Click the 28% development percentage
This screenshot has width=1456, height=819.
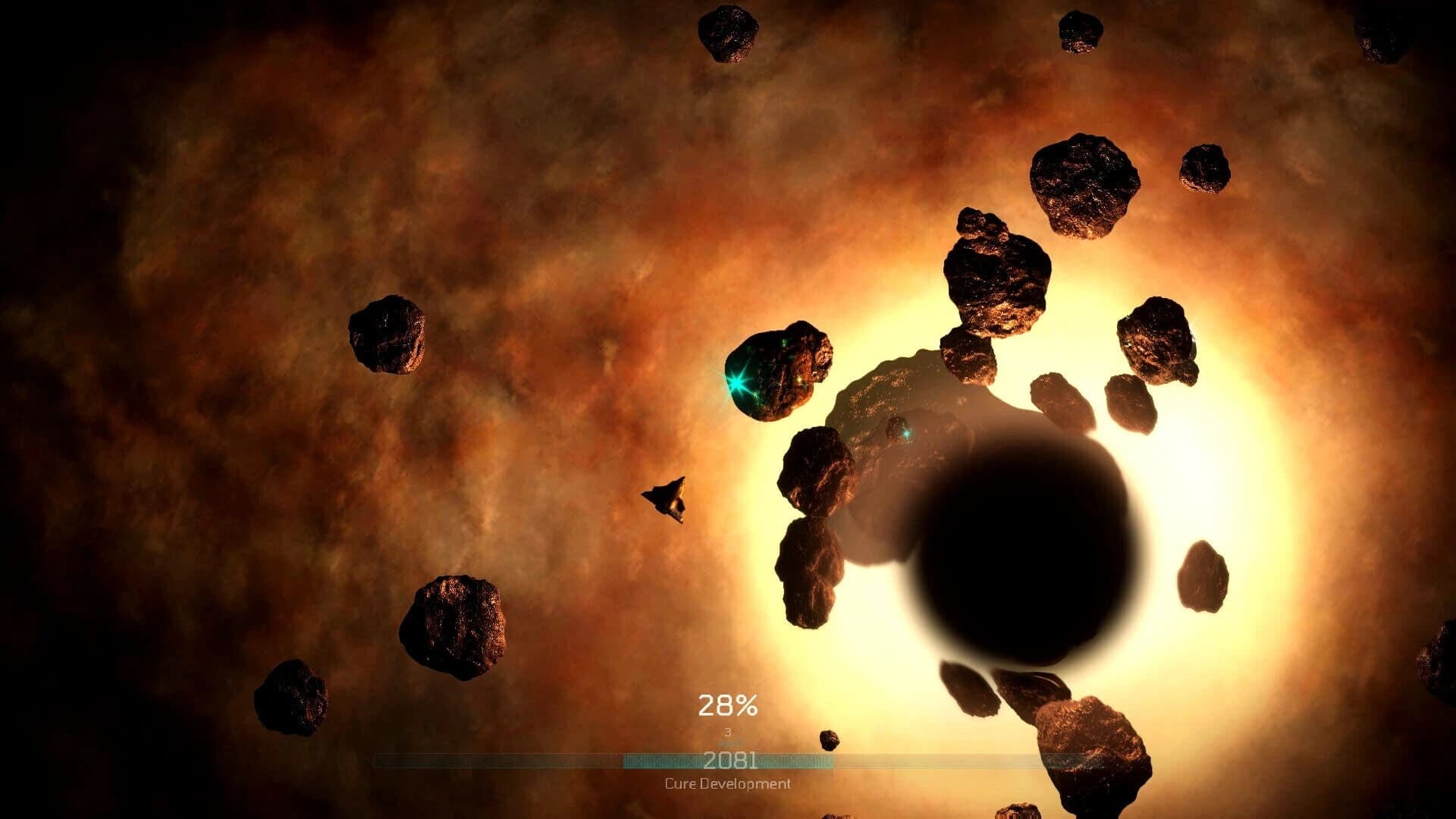[x=729, y=705]
